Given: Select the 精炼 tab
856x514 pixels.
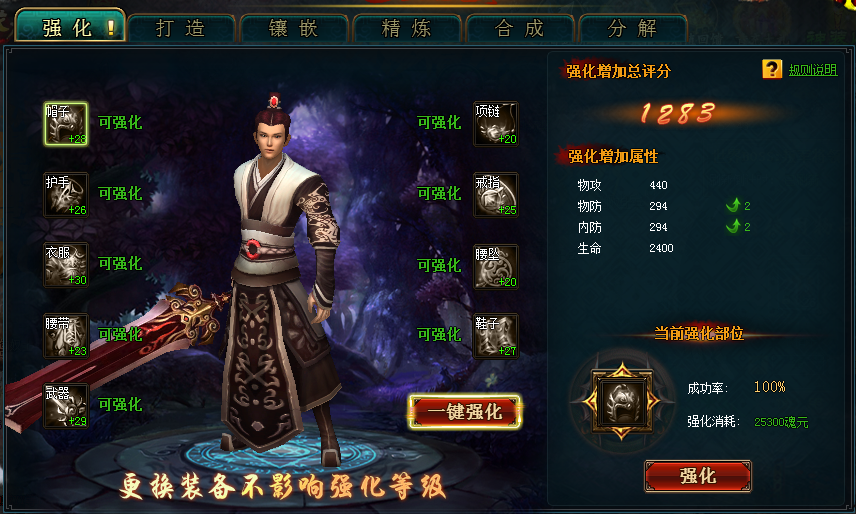Looking at the screenshot, I should coord(407,28).
